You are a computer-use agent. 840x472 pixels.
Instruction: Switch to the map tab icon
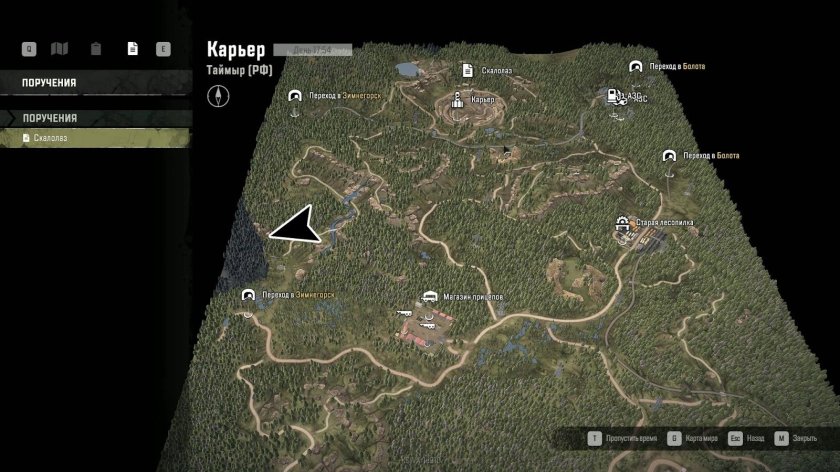(x=59, y=48)
